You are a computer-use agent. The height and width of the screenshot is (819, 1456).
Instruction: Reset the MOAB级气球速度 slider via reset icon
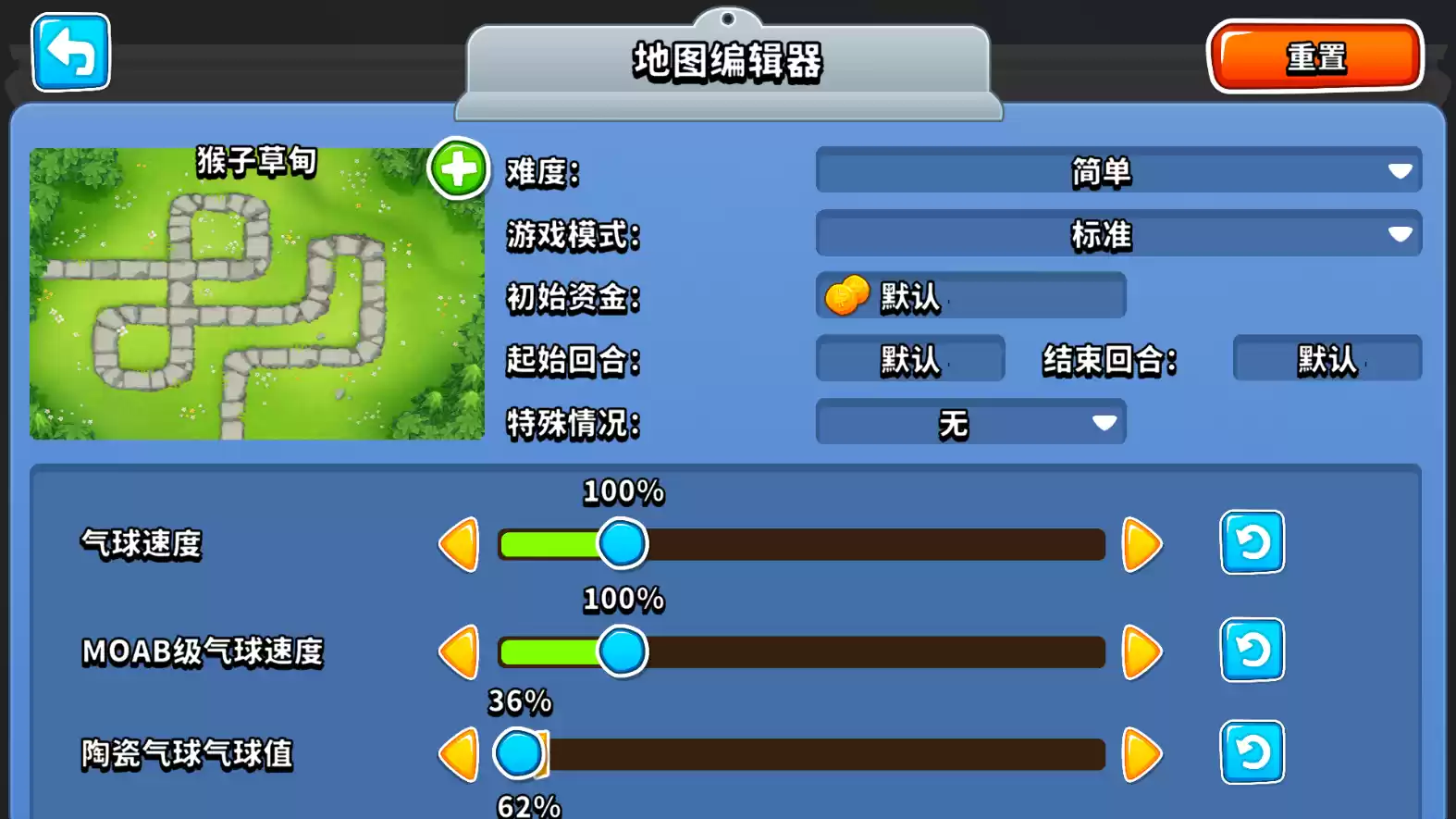pyautogui.click(x=1252, y=651)
